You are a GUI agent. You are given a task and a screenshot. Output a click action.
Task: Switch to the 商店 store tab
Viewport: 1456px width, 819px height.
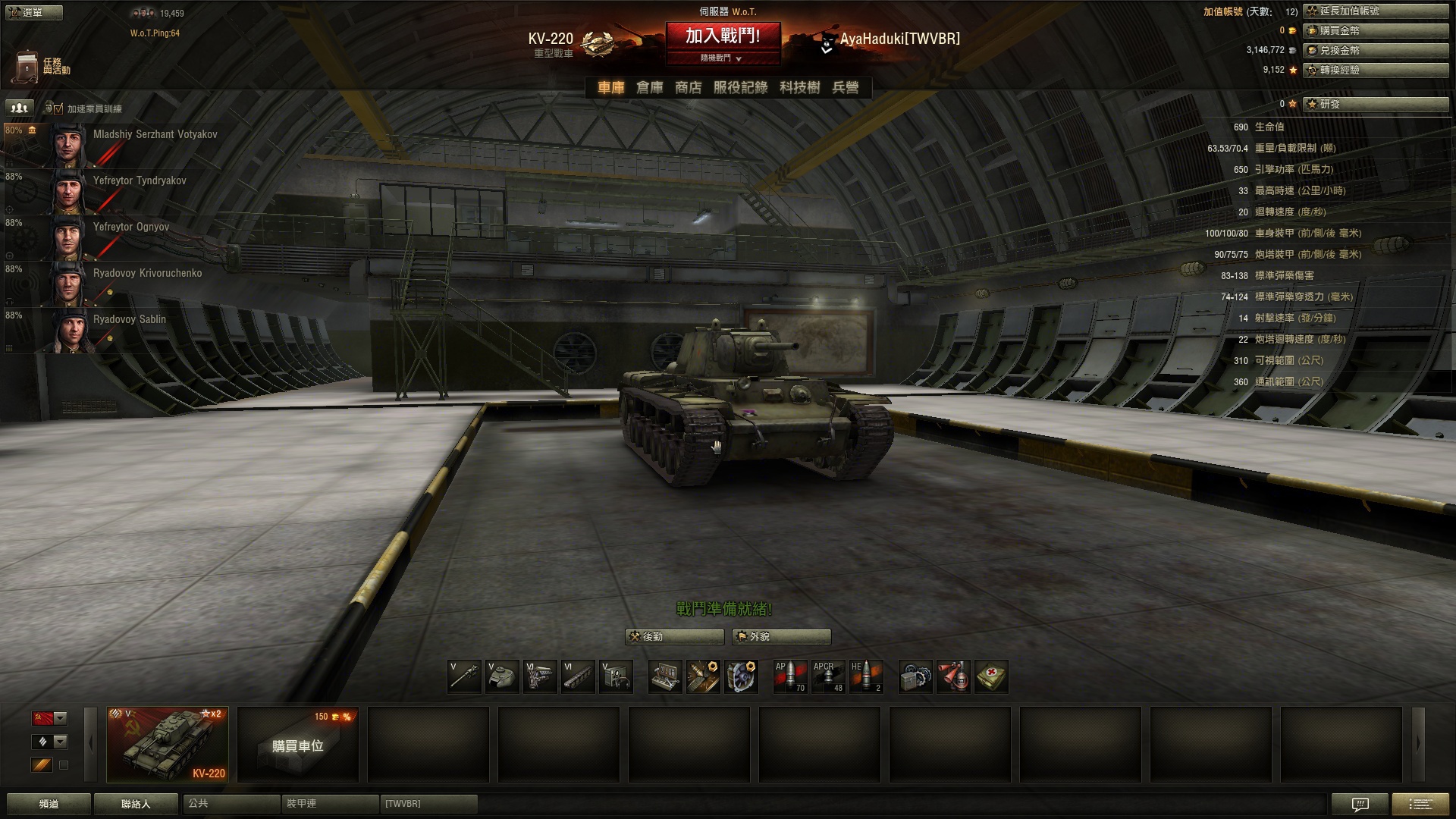tap(688, 88)
